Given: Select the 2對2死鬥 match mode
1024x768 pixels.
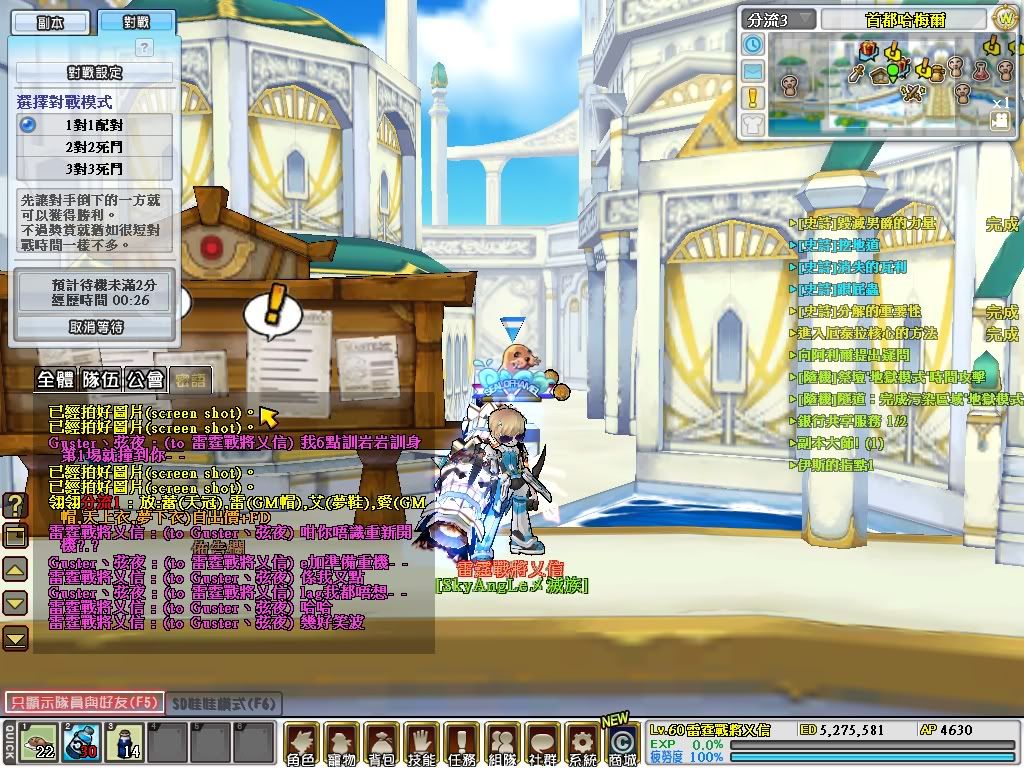Looking at the screenshot, I should click(x=95, y=146).
